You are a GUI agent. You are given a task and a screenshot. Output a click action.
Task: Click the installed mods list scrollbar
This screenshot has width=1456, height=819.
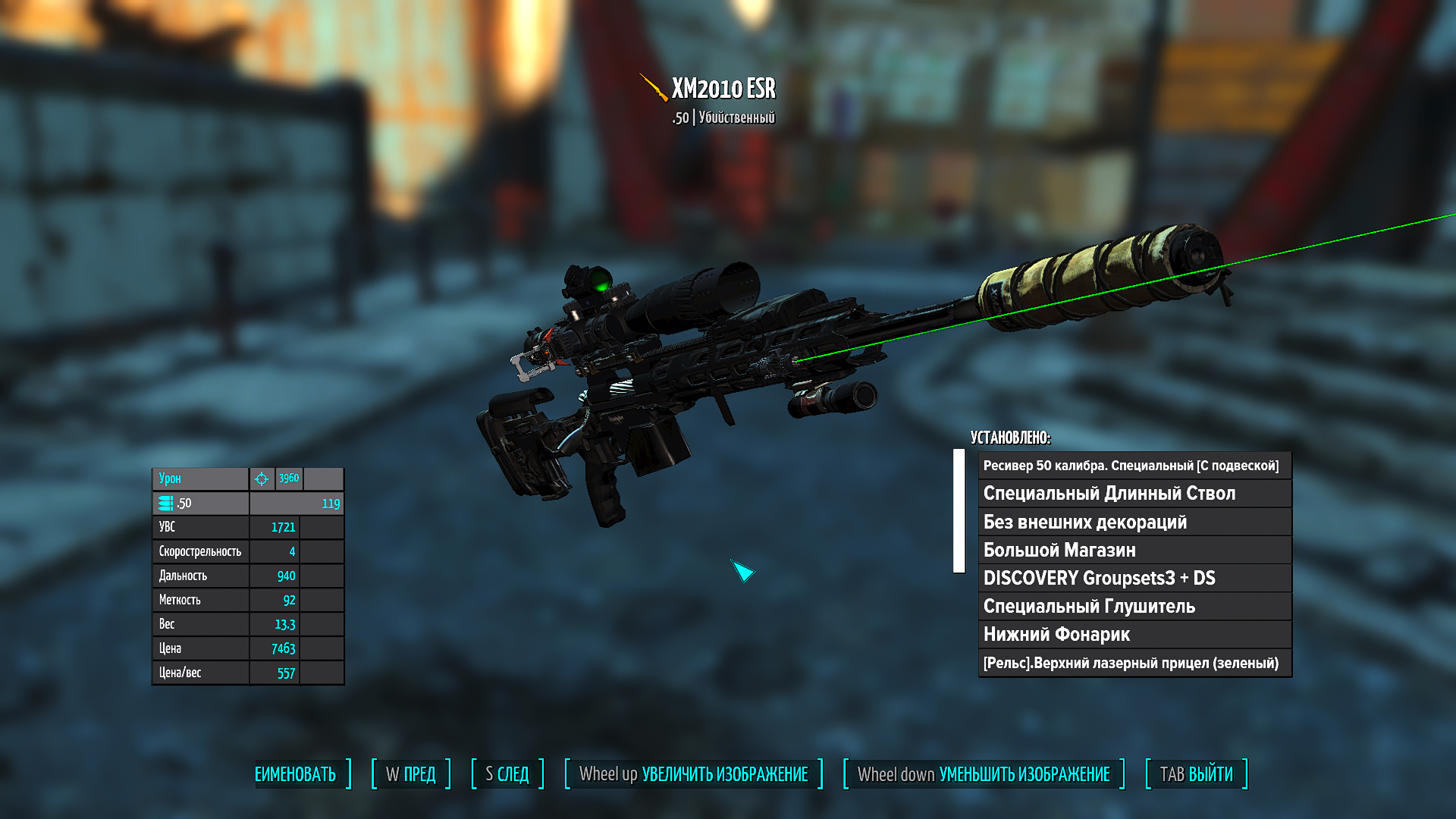(959, 511)
